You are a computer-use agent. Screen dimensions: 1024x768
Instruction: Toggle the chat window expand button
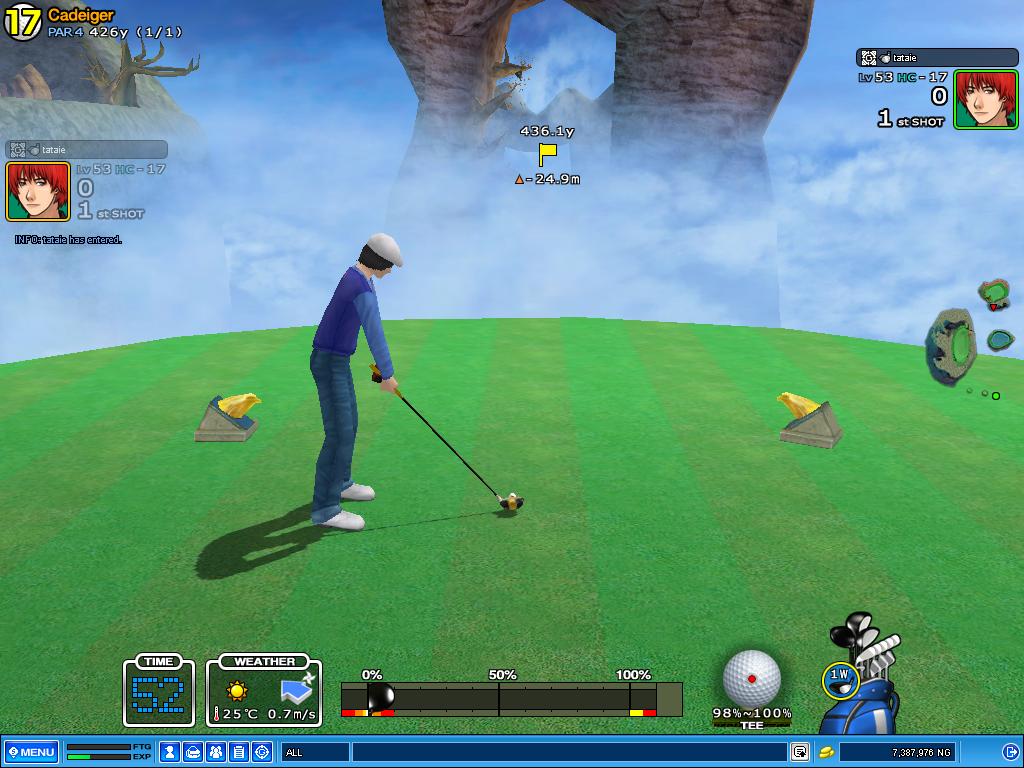800,752
